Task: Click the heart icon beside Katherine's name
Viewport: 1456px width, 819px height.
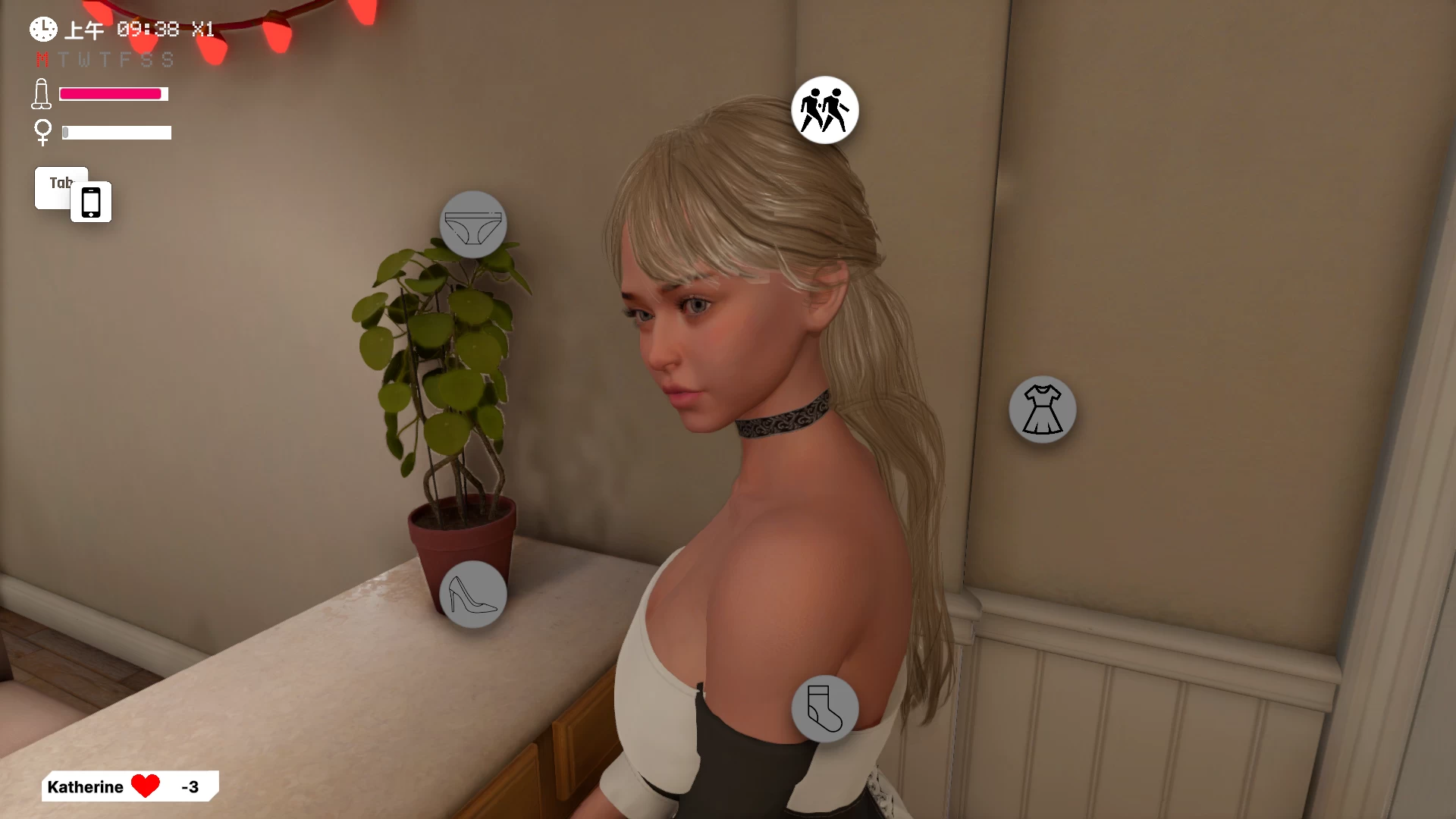Action: click(x=147, y=786)
